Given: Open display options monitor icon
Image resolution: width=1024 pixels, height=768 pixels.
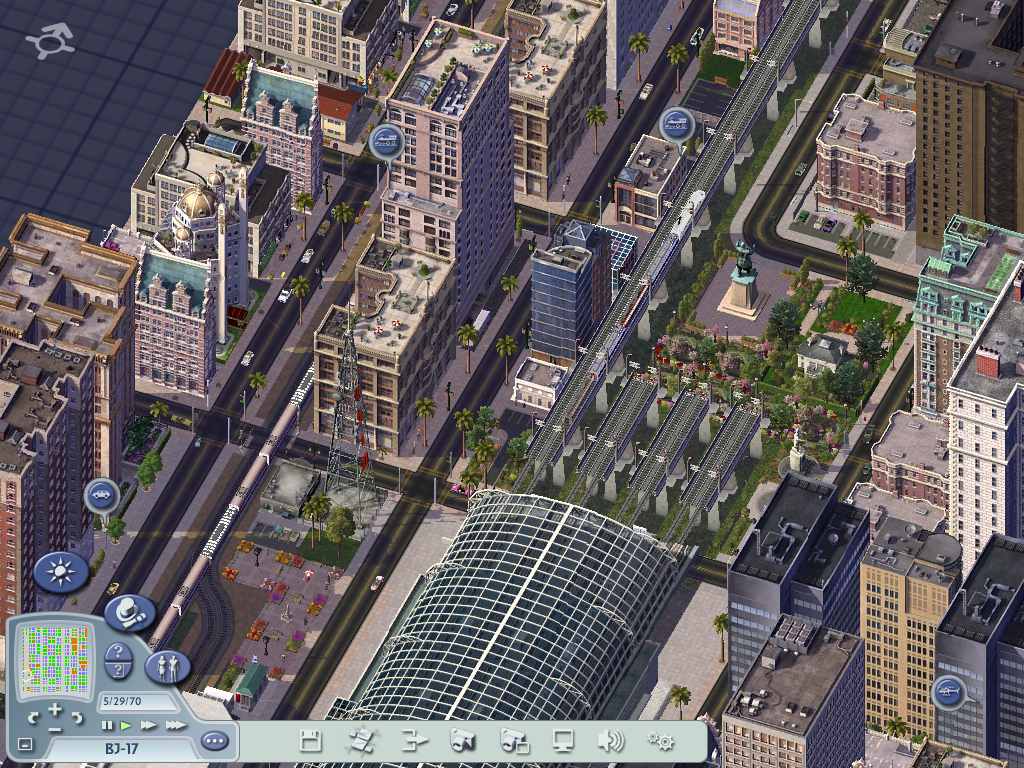Looking at the screenshot, I should pyautogui.click(x=563, y=741).
